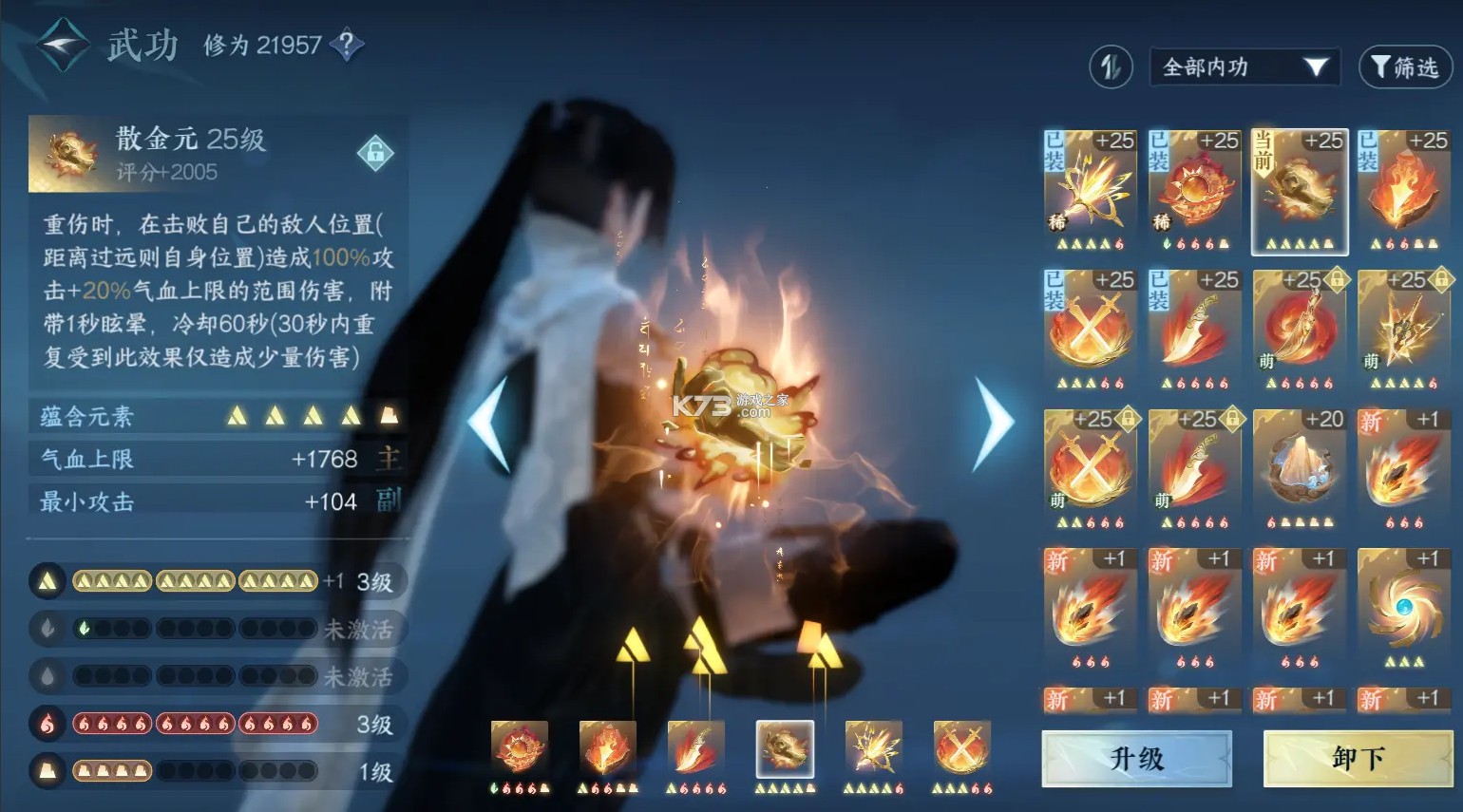1463x812 pixels.
Task: Open a 新 +1 meteor skill in the bottom row
Action: pyautogui.click(x=1090, y=605)
